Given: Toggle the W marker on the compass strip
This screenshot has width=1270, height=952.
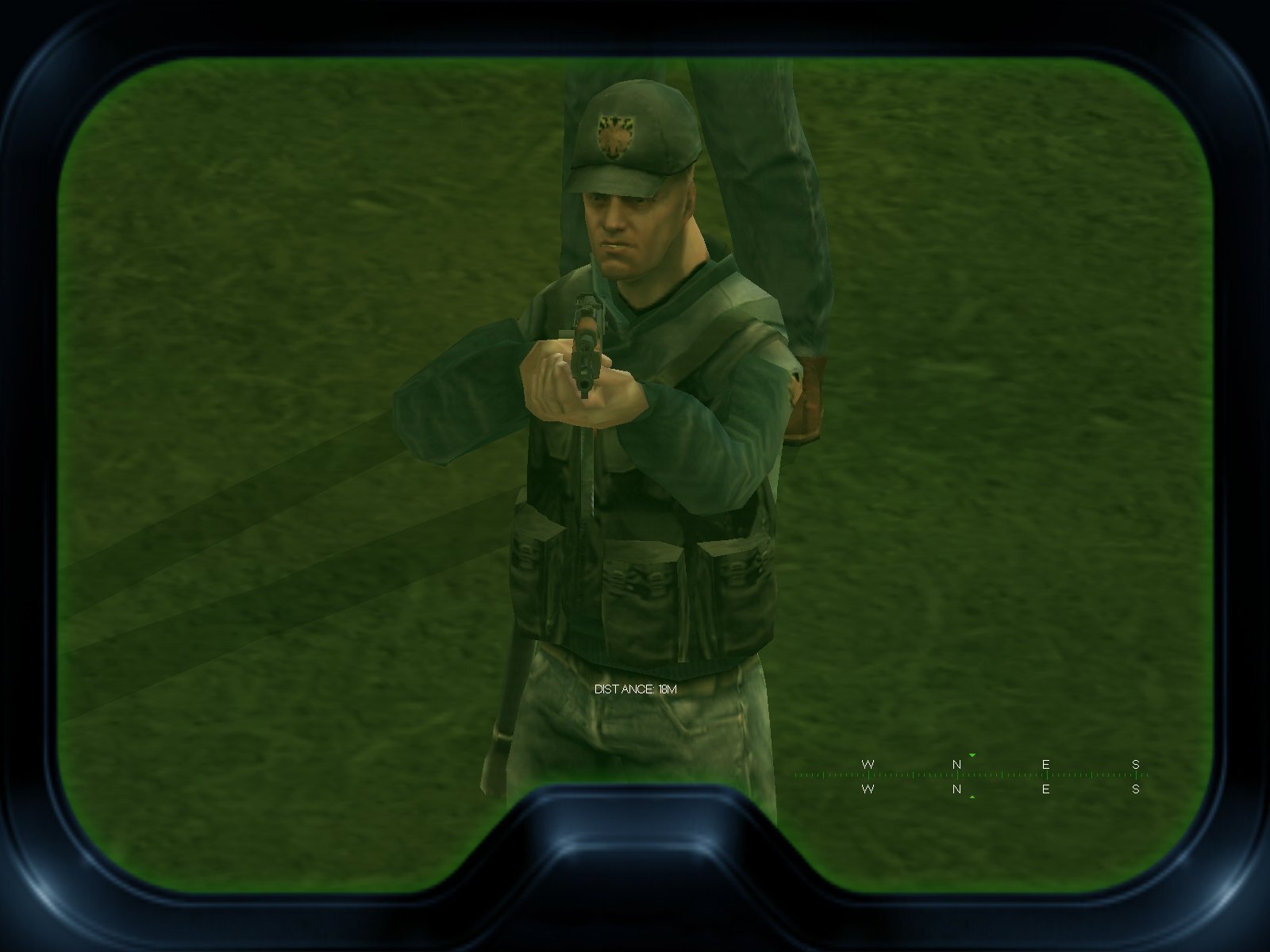Looking at the screenshot, I should 868,763.
